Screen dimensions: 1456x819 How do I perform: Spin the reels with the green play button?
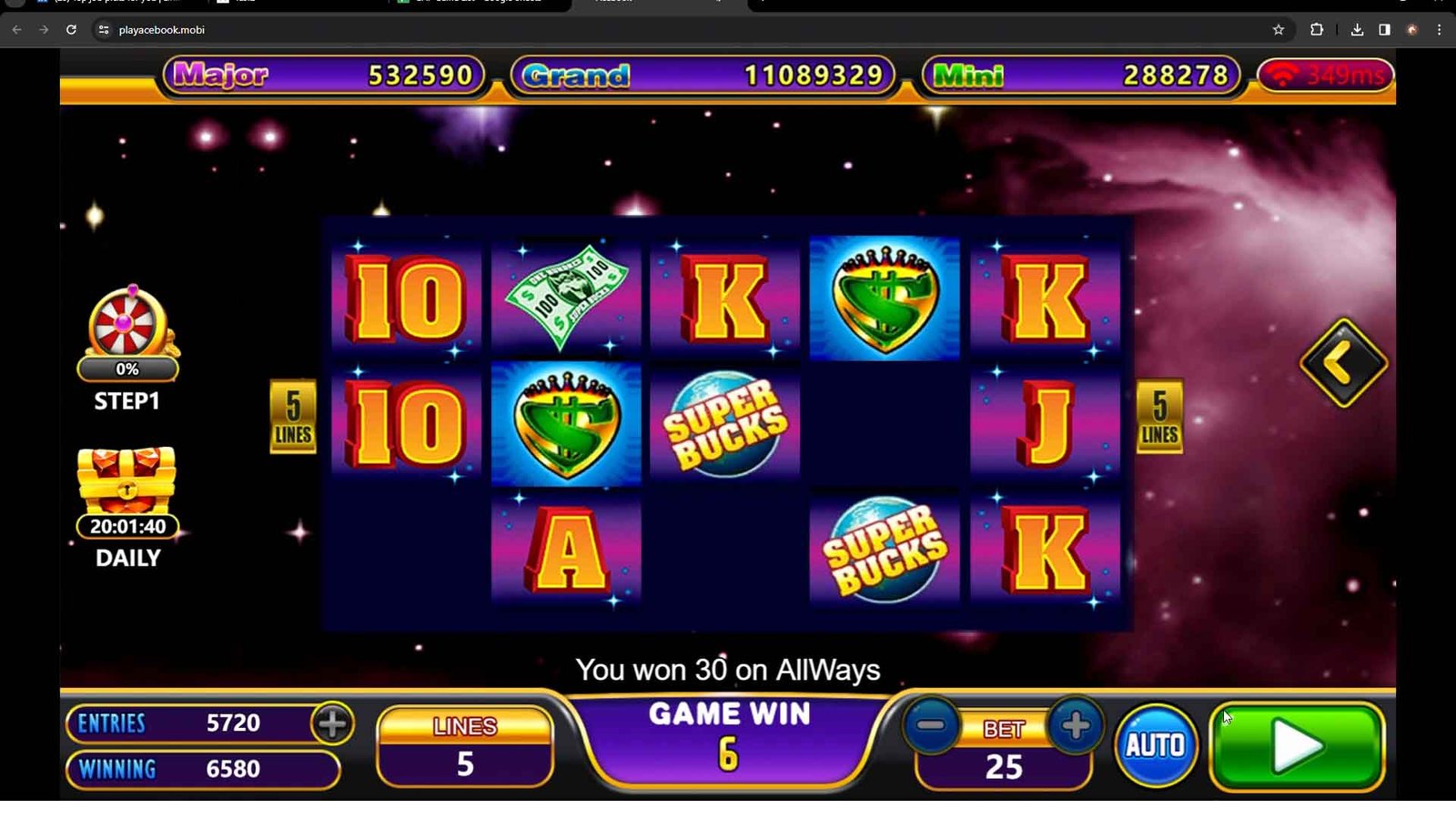tap(1297, 746)
